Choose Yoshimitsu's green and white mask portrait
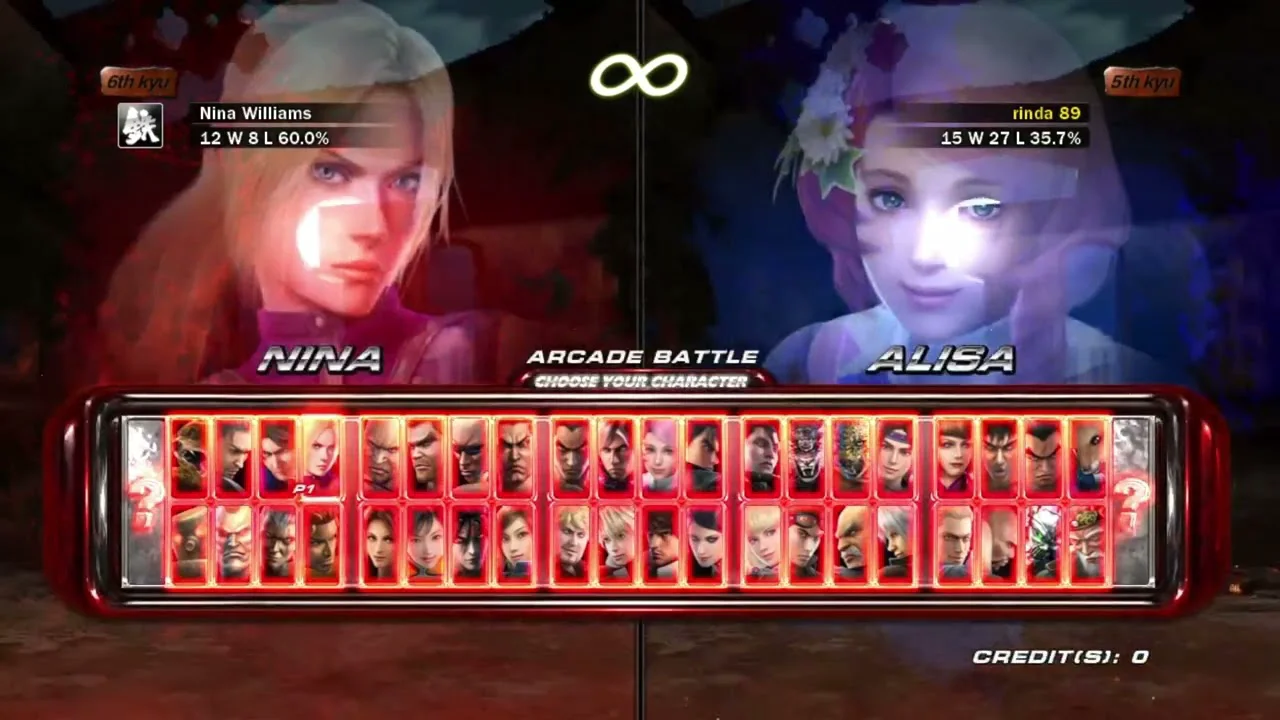Image resolution: width=1280 pixels, height=720 pixels. 1043,543
